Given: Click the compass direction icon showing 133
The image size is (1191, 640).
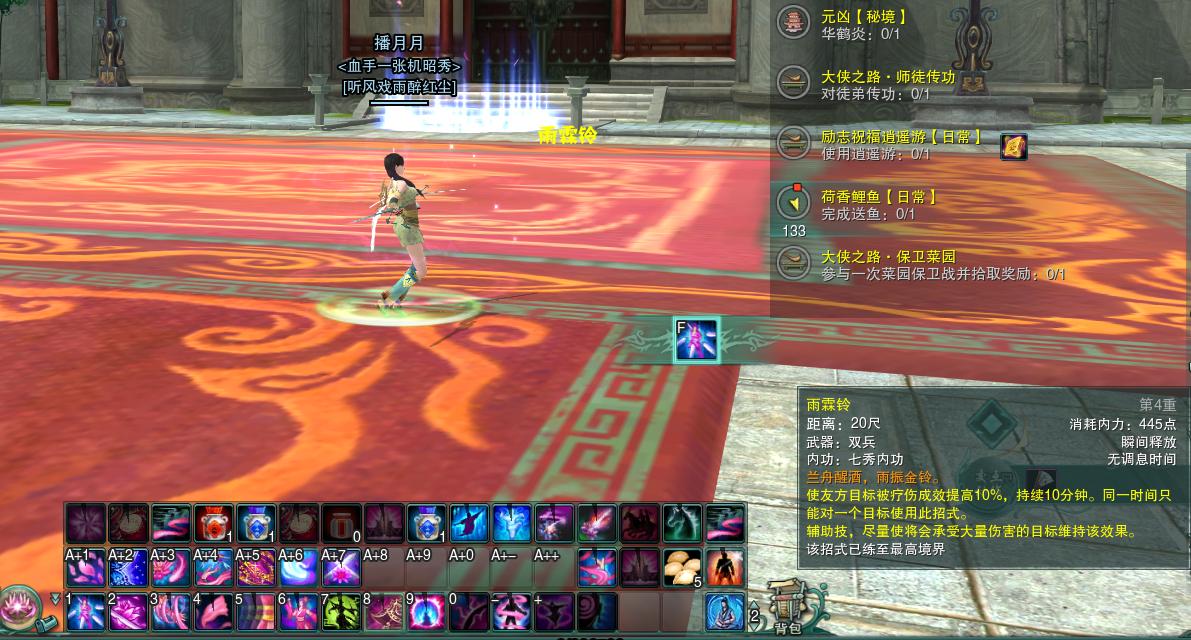Looking at the screenshot, I should [794, 203].
